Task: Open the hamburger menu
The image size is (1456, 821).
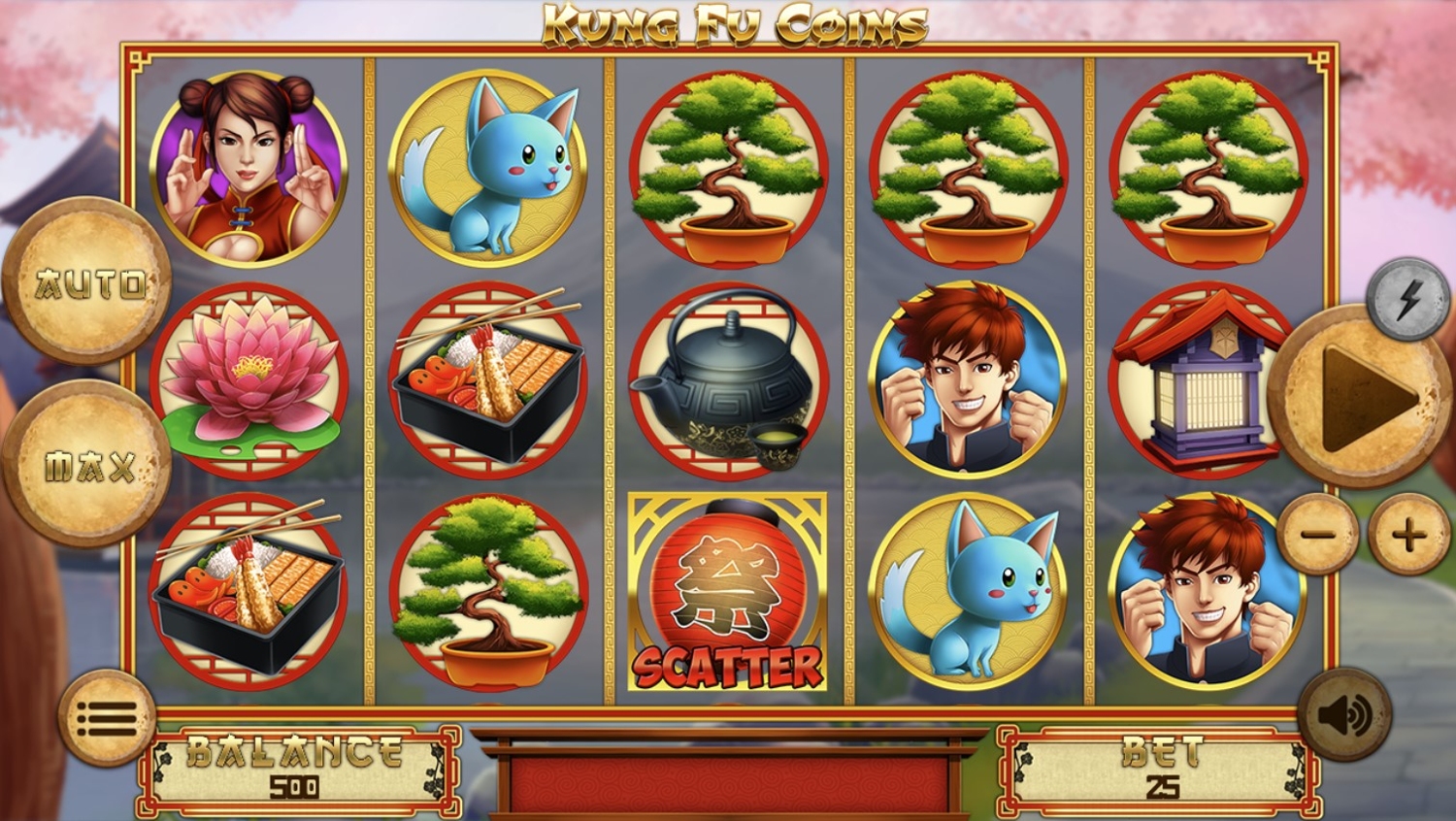Action: pos(107,718)
